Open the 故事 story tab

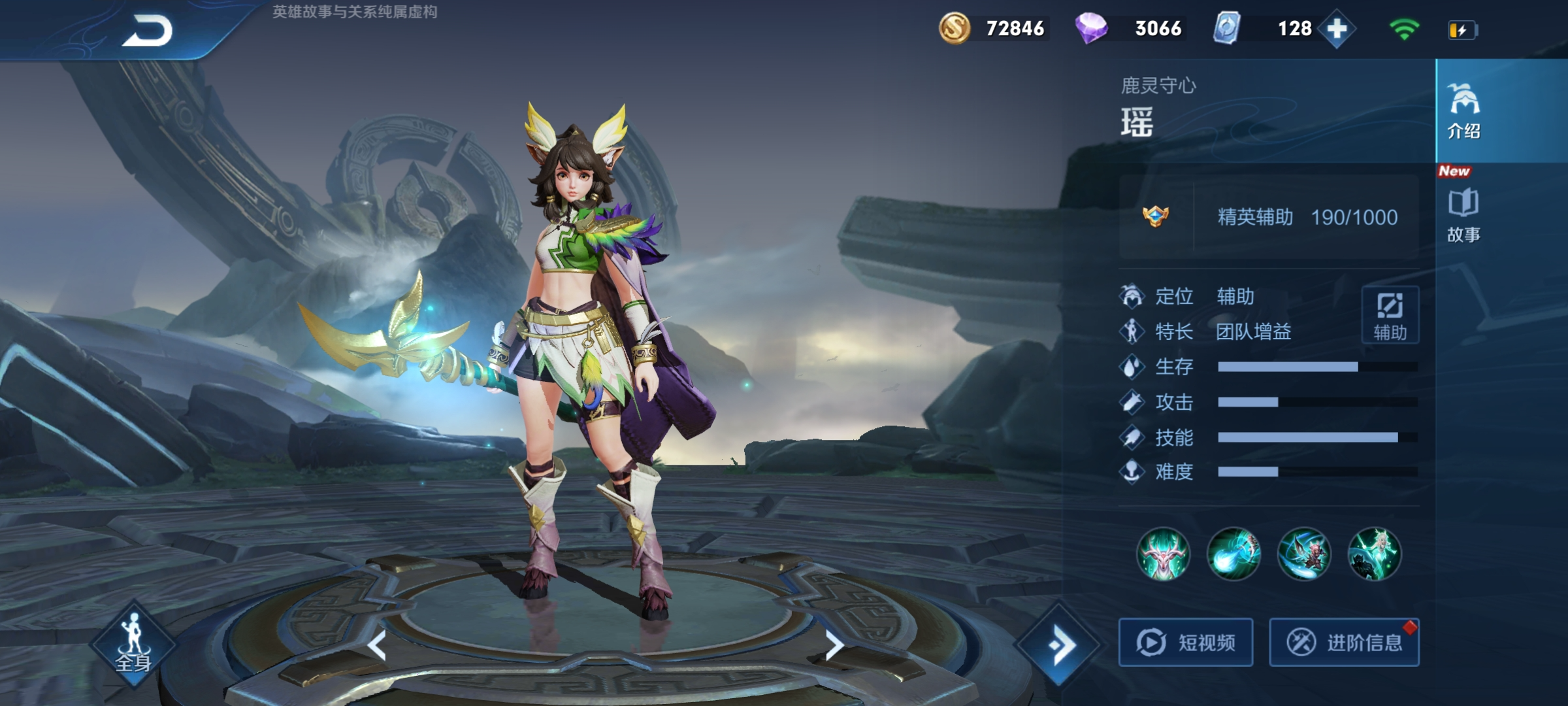[x=1463, y=216]
